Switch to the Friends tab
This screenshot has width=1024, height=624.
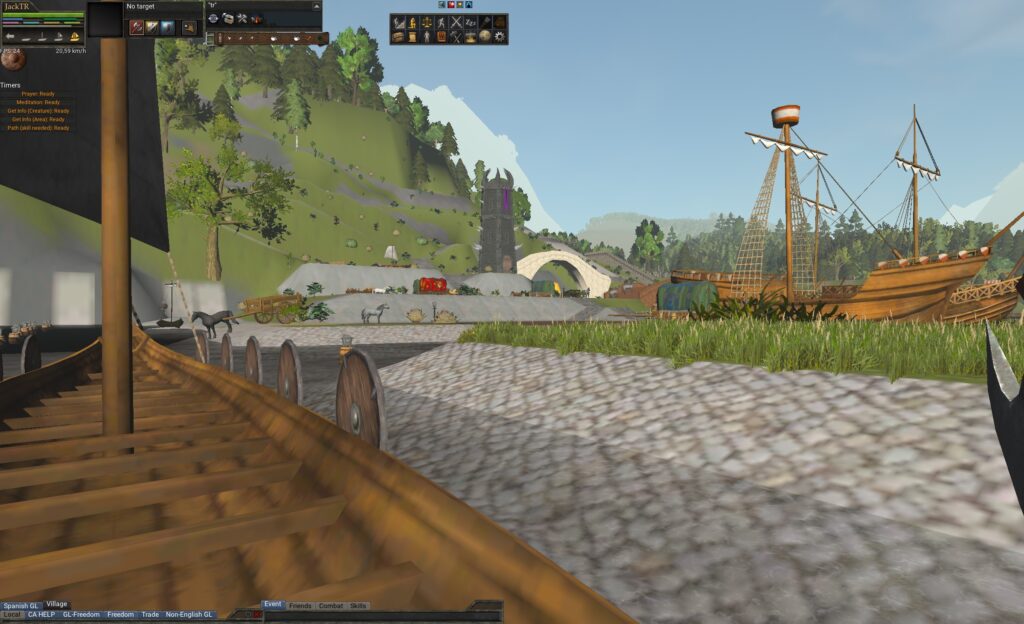[300, 606]
